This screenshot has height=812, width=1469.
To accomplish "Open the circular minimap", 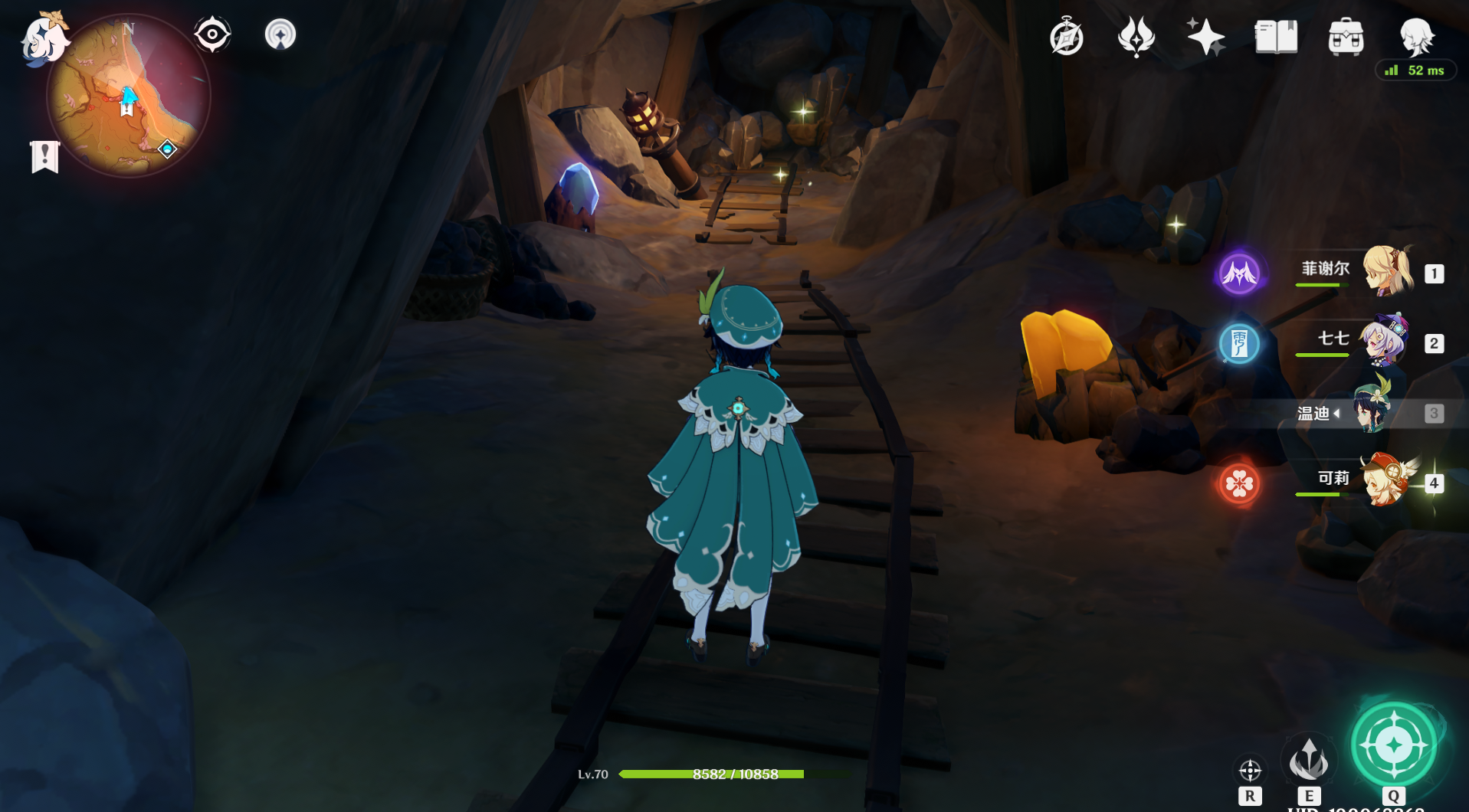I will click(129, 97).
